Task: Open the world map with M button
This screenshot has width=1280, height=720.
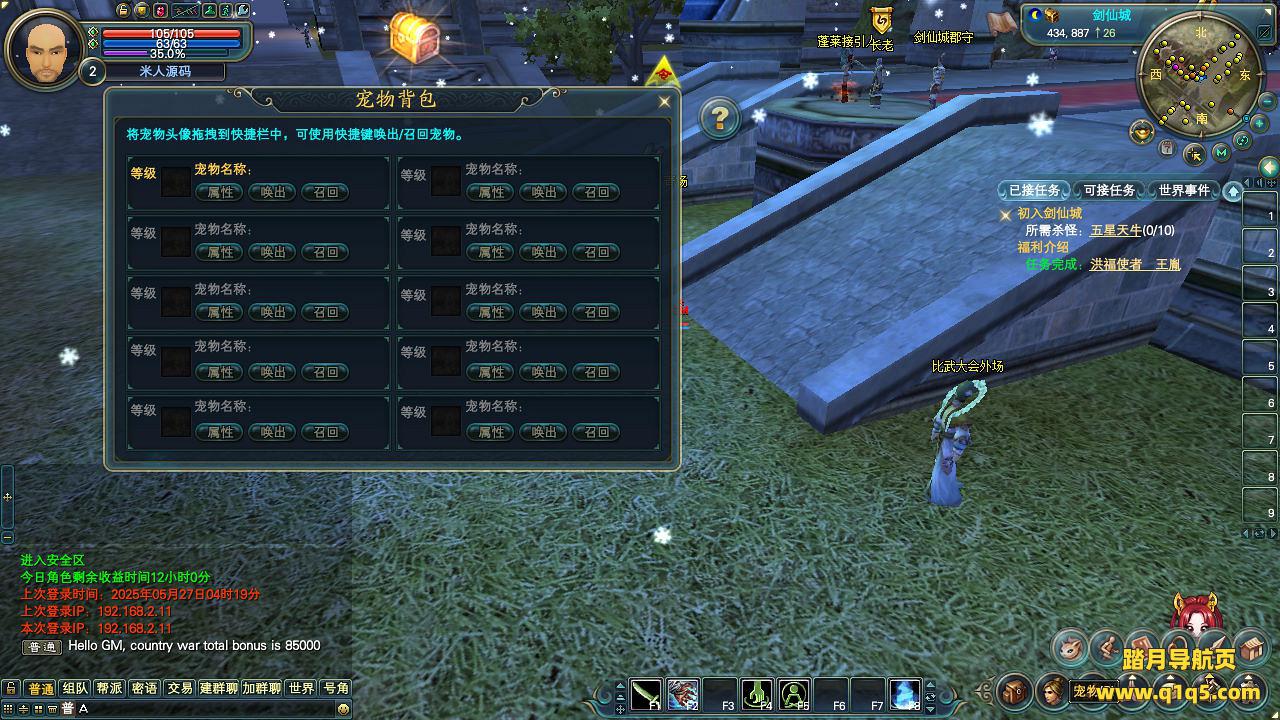Action: (1220, 153)
